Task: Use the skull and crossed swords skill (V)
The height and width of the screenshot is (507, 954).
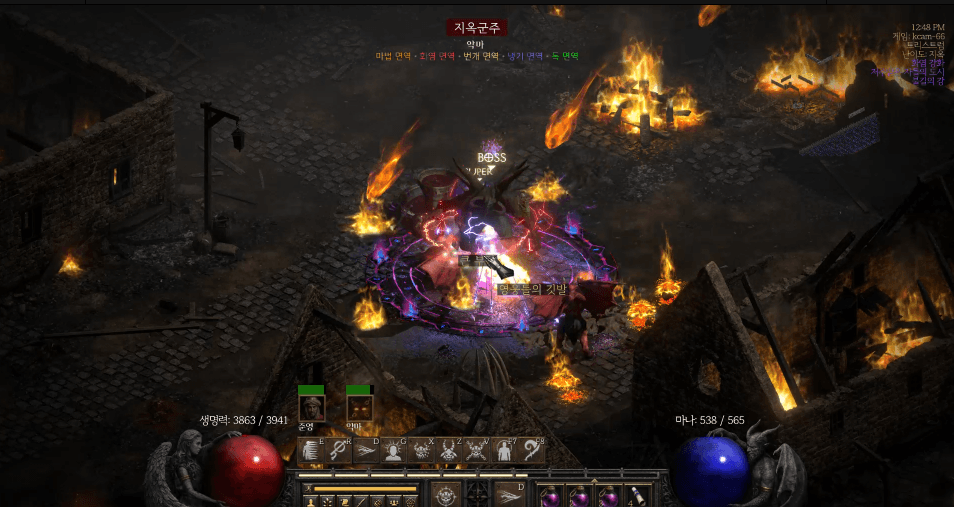Action: point(477,451)
